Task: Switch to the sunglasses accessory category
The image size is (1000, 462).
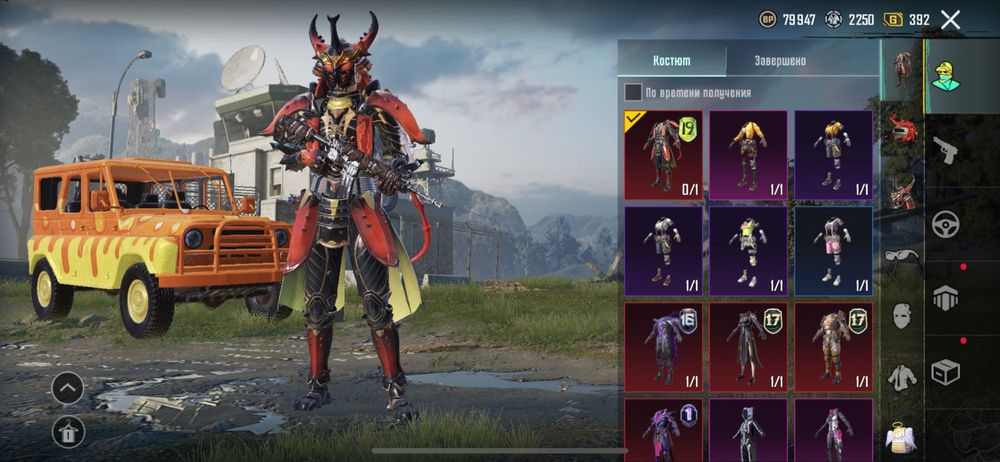Action: coord(902,255)
